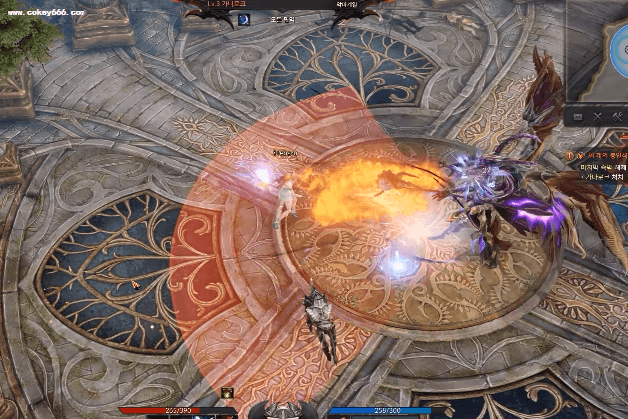Select the orange quest tracker entry
This screenshot has height=419, width=628.
click(601, 155)
